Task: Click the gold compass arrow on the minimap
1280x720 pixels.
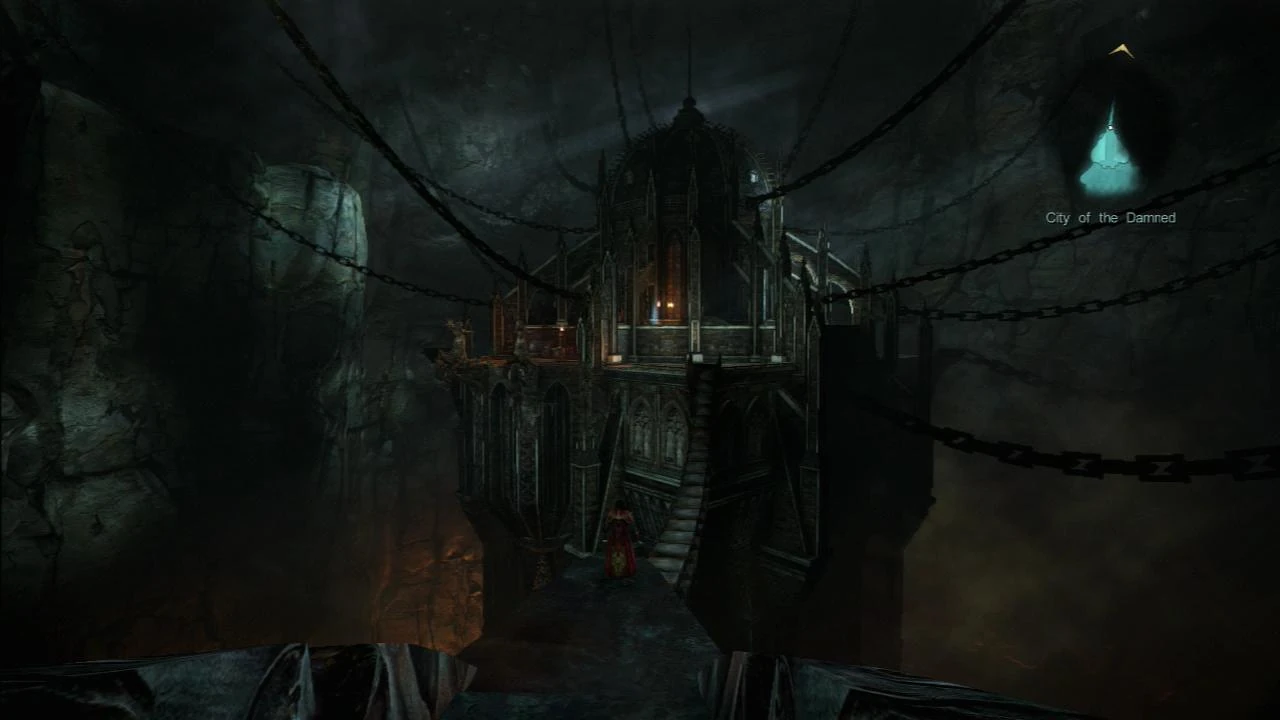Action: [1121, 51]
